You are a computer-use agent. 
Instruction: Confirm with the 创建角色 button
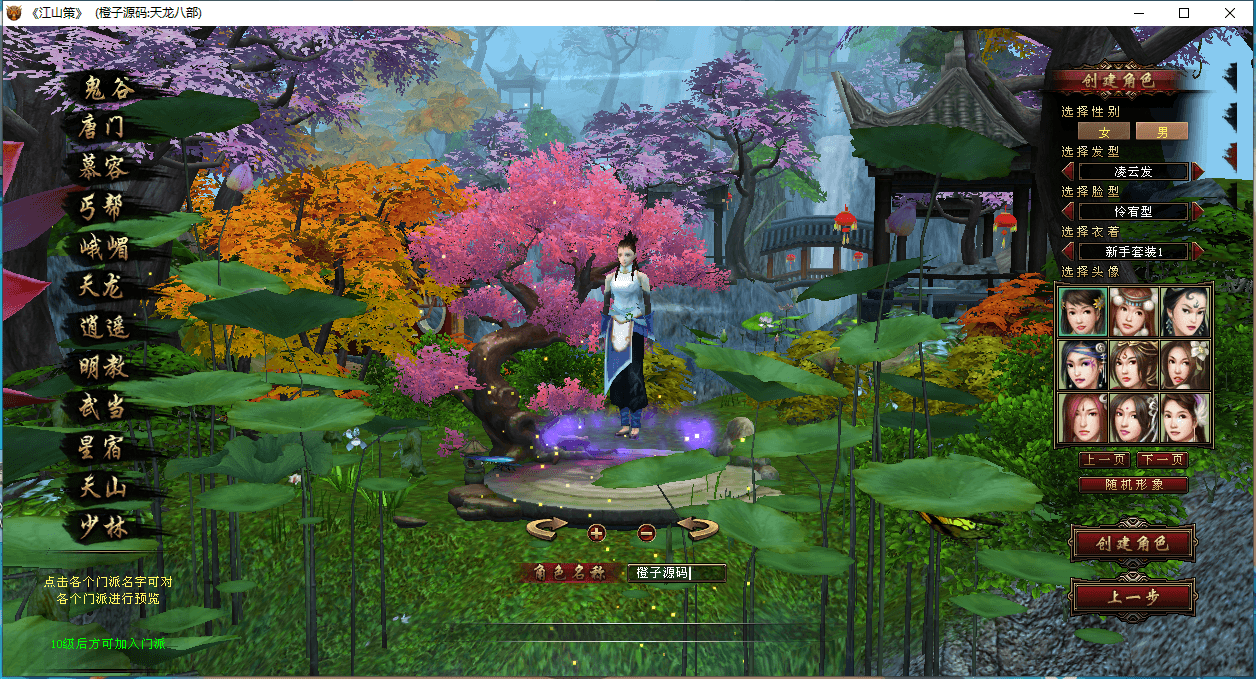tap(1132, 544)
